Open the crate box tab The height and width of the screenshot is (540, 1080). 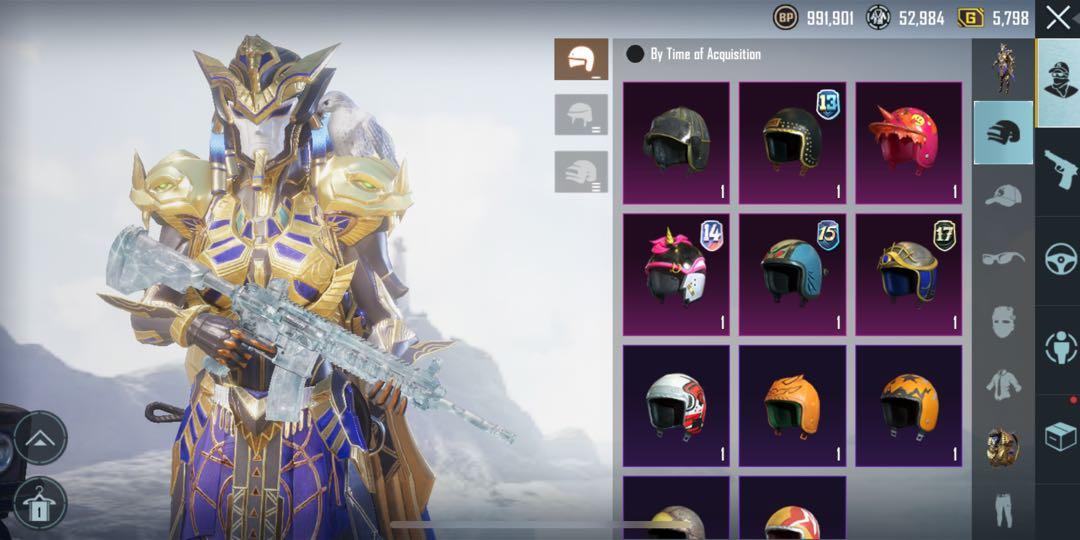[x=1058, y=436]
